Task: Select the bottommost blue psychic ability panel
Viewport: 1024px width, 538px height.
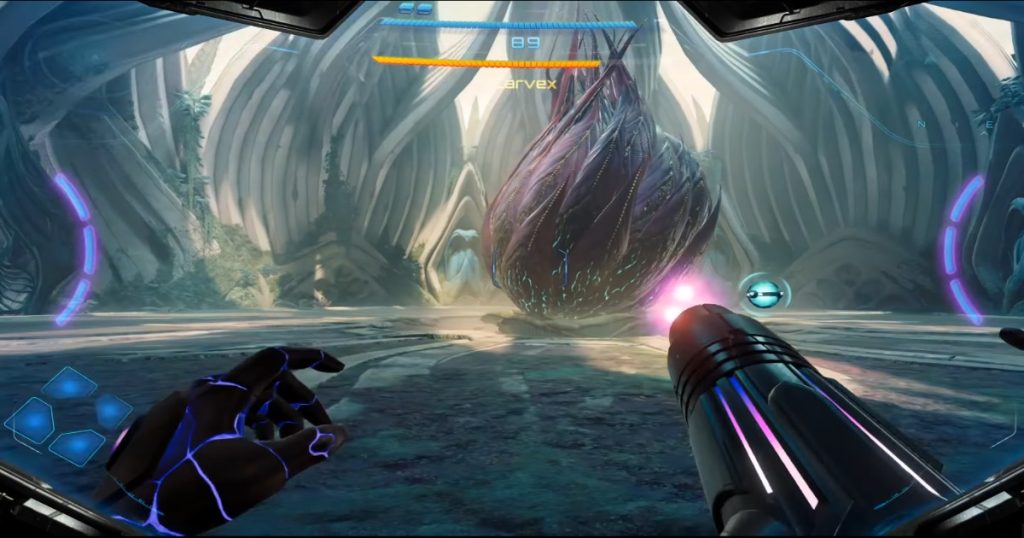Action: (x=76, y=446)
